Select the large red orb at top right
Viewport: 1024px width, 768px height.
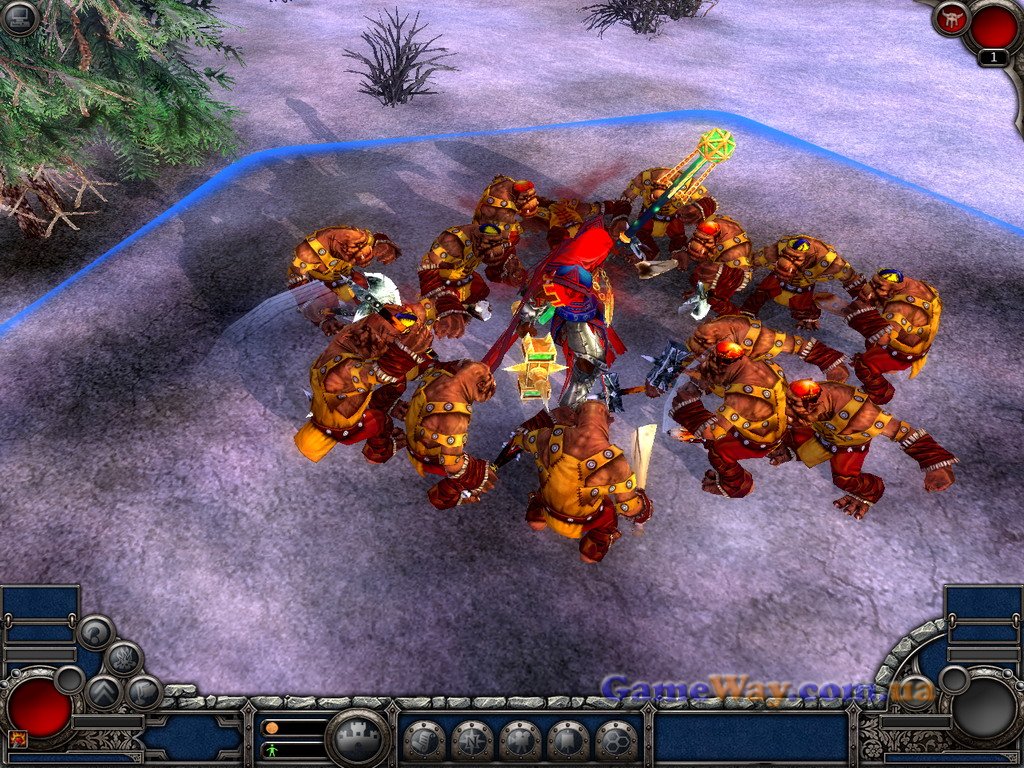point(993,26)
